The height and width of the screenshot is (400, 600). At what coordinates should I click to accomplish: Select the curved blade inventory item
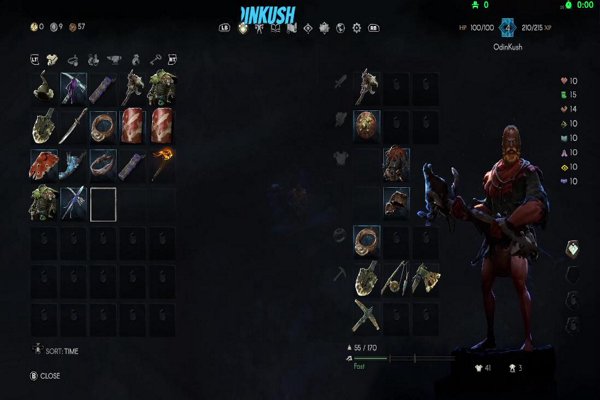tap(74, 126)
